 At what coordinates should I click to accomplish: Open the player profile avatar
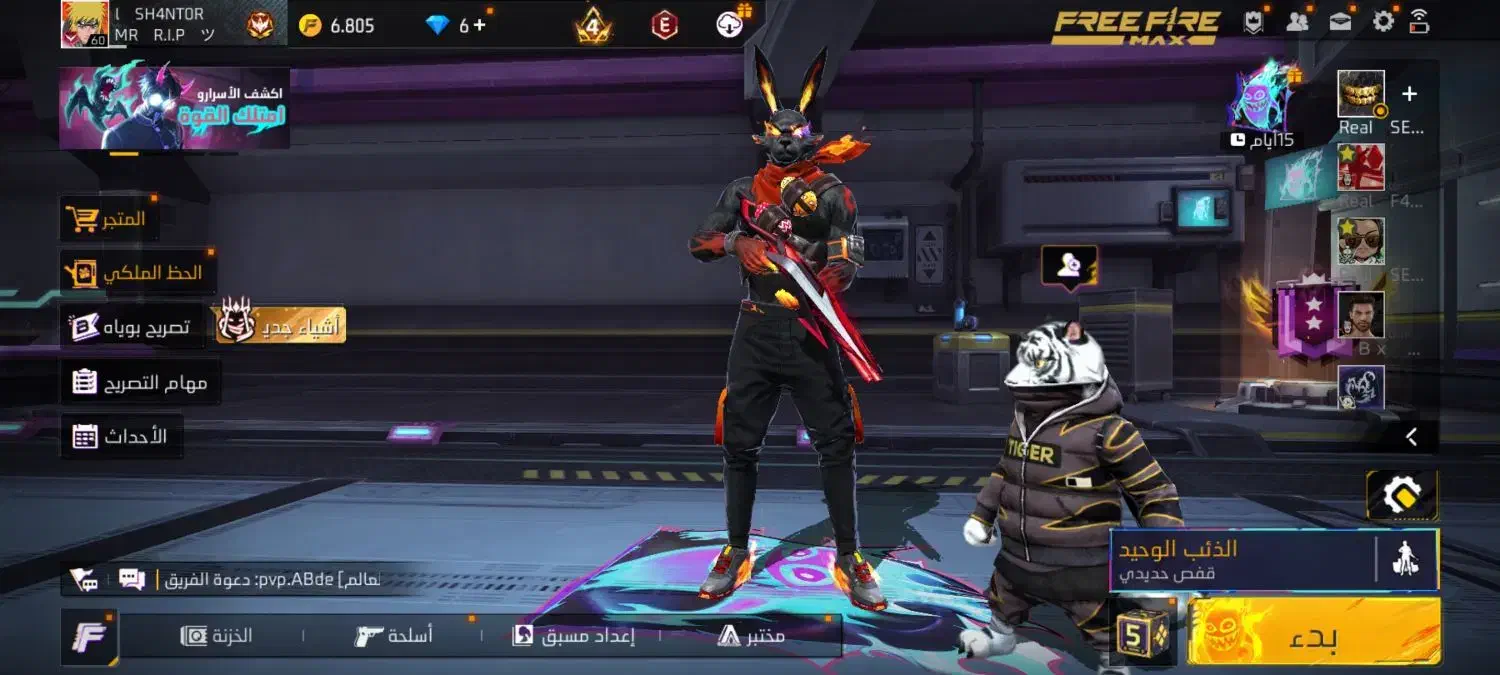click(x=85, y=24)
